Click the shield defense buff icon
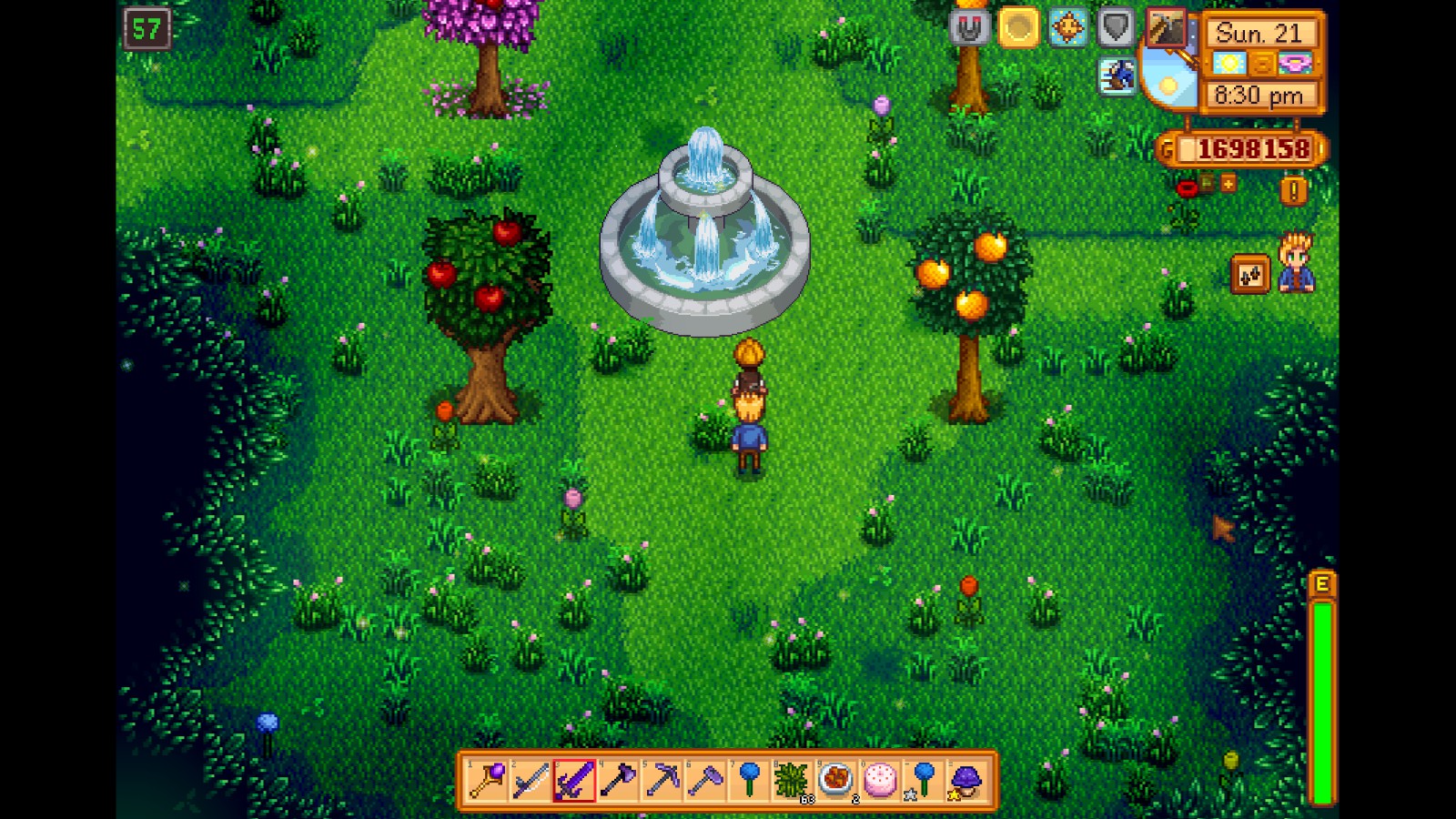This screenshot has height=819, width=1456. click(x=1116, y=29)
